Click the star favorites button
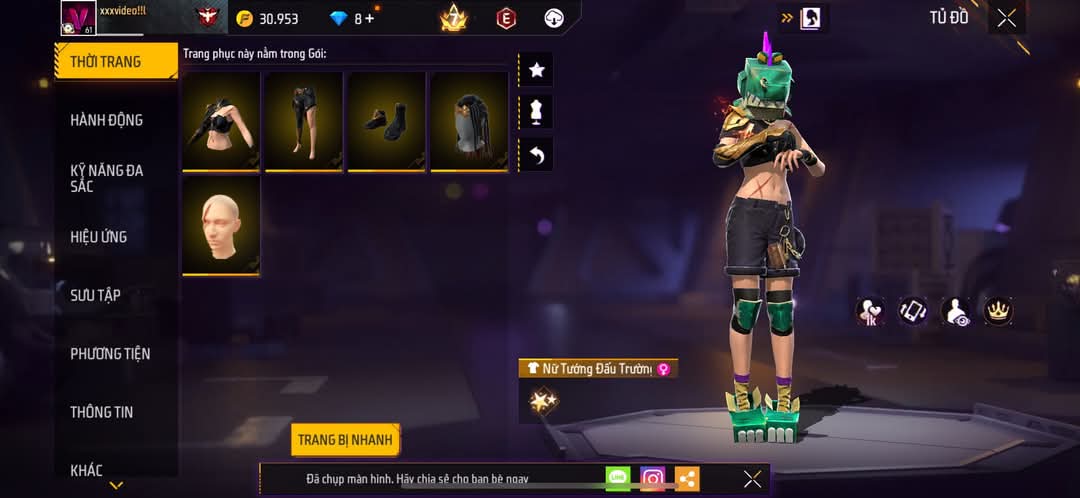1080x498 pixels. coord(536,70)
